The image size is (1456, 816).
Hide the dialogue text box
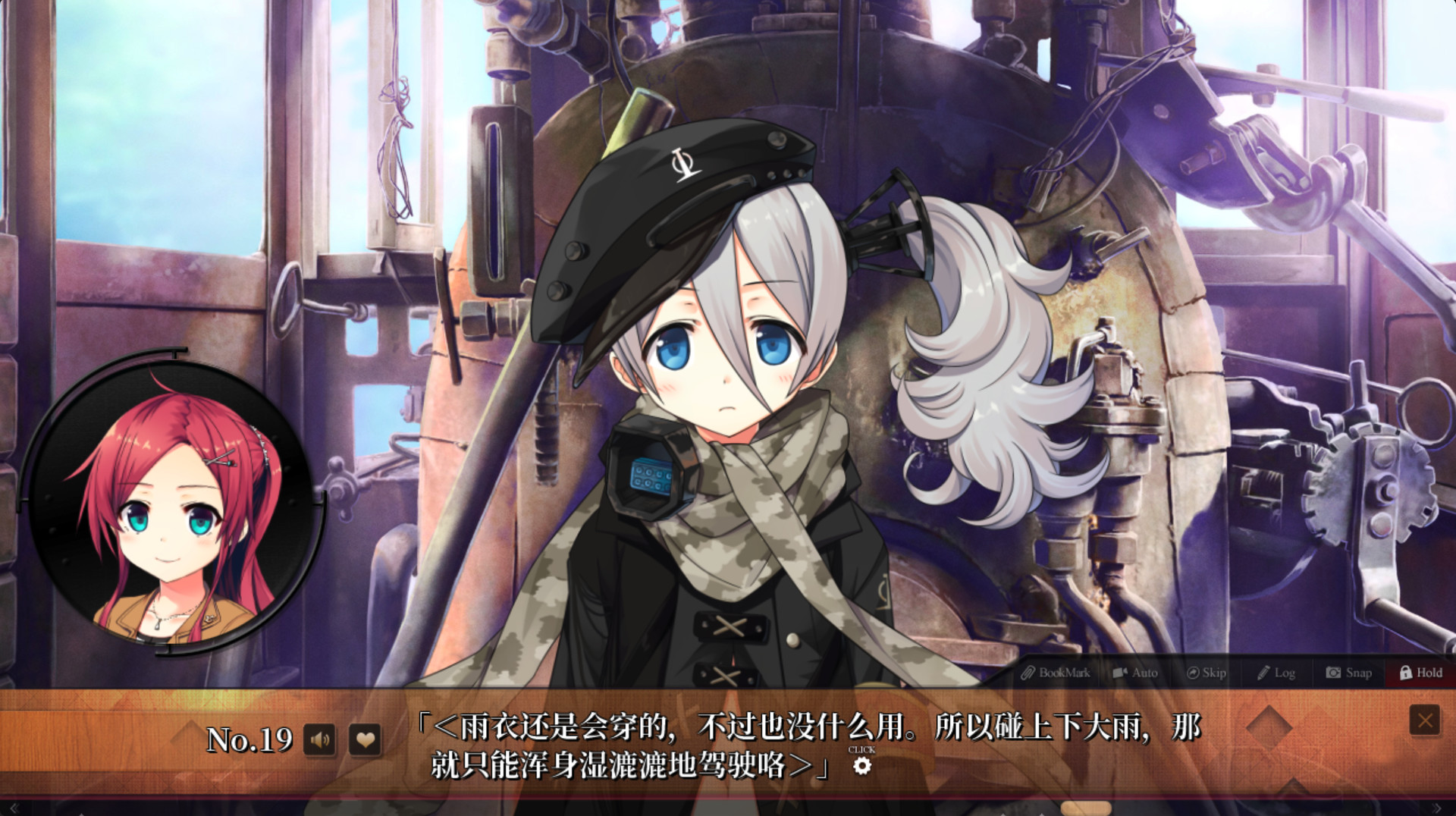(x=1424, y=720)
